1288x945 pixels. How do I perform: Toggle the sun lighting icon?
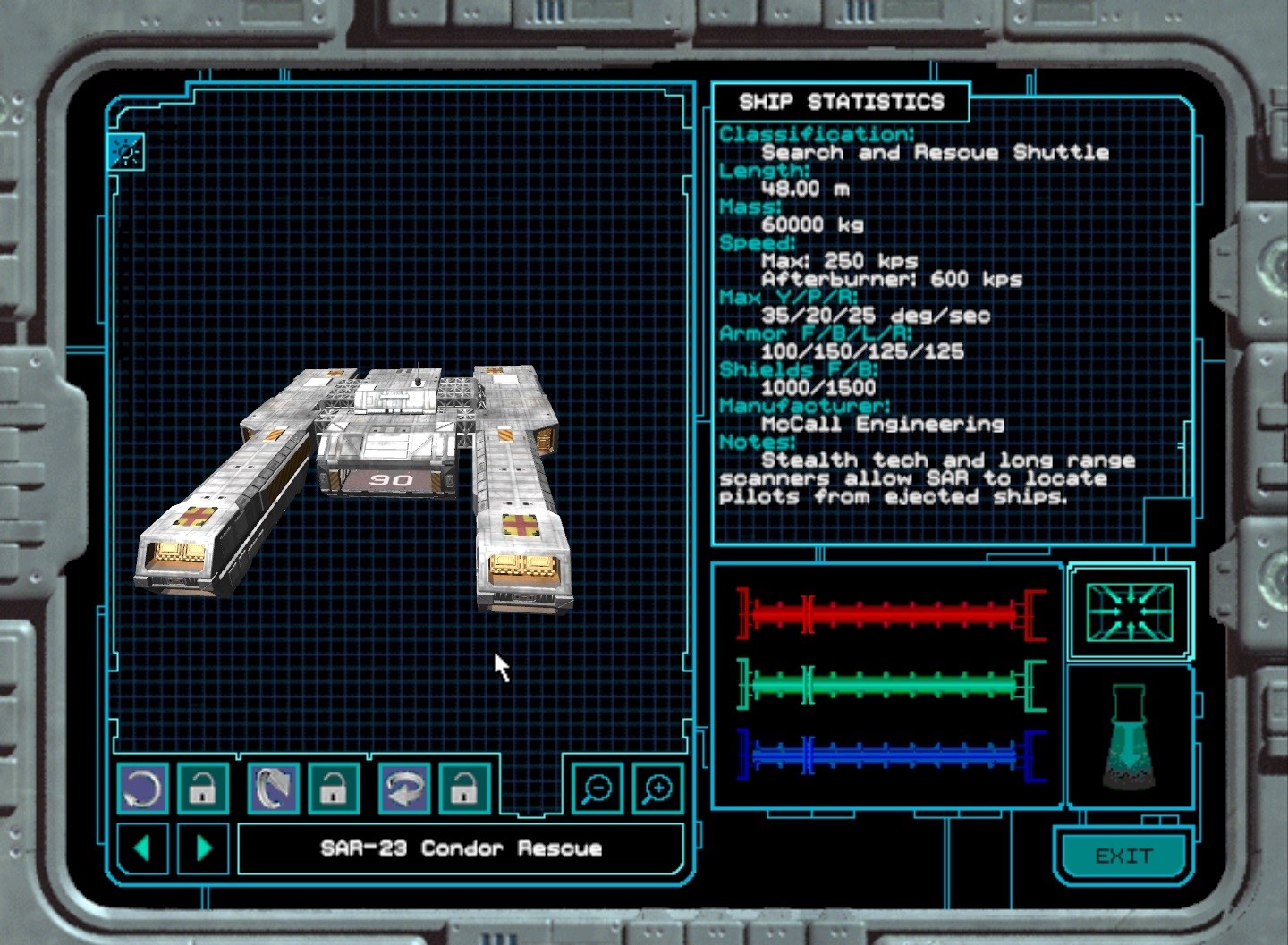[x=126, y=152]
